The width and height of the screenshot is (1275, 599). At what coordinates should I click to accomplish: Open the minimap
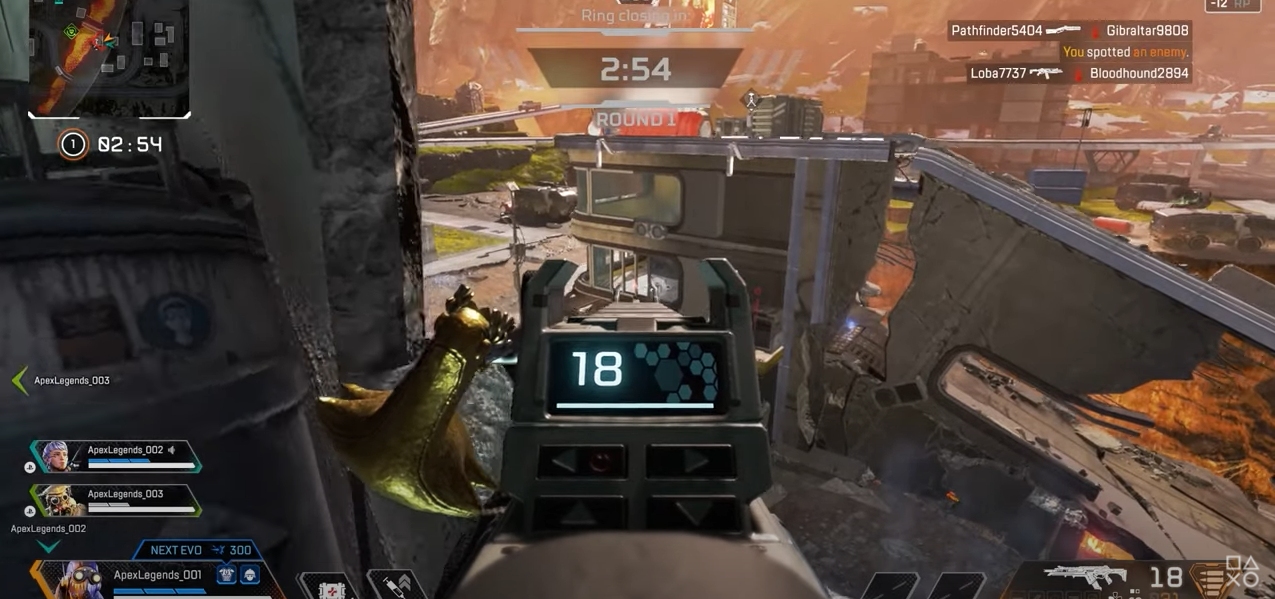[109, 57]
